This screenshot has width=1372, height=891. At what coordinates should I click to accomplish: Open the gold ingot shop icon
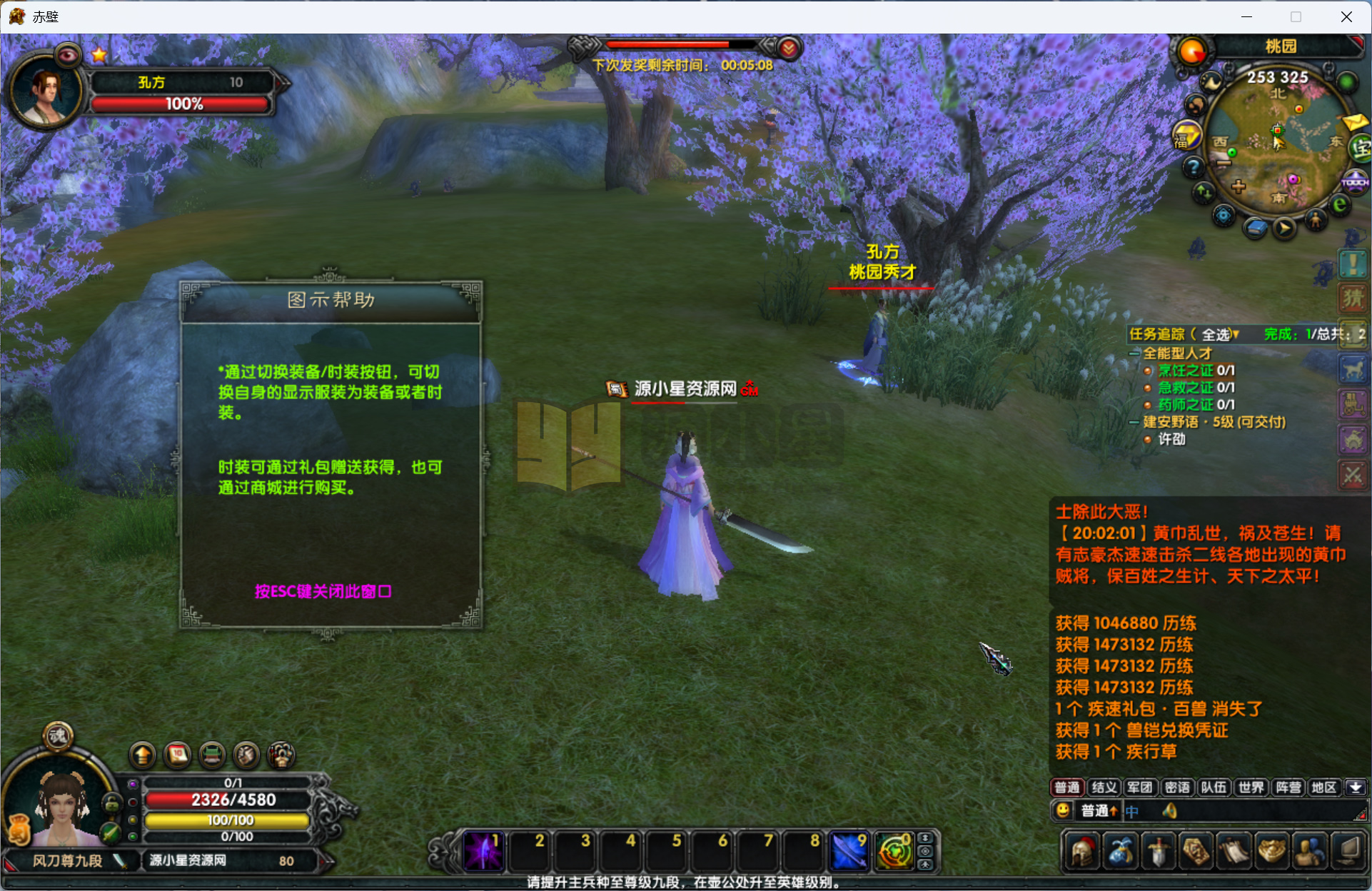tap(1272, 851)
